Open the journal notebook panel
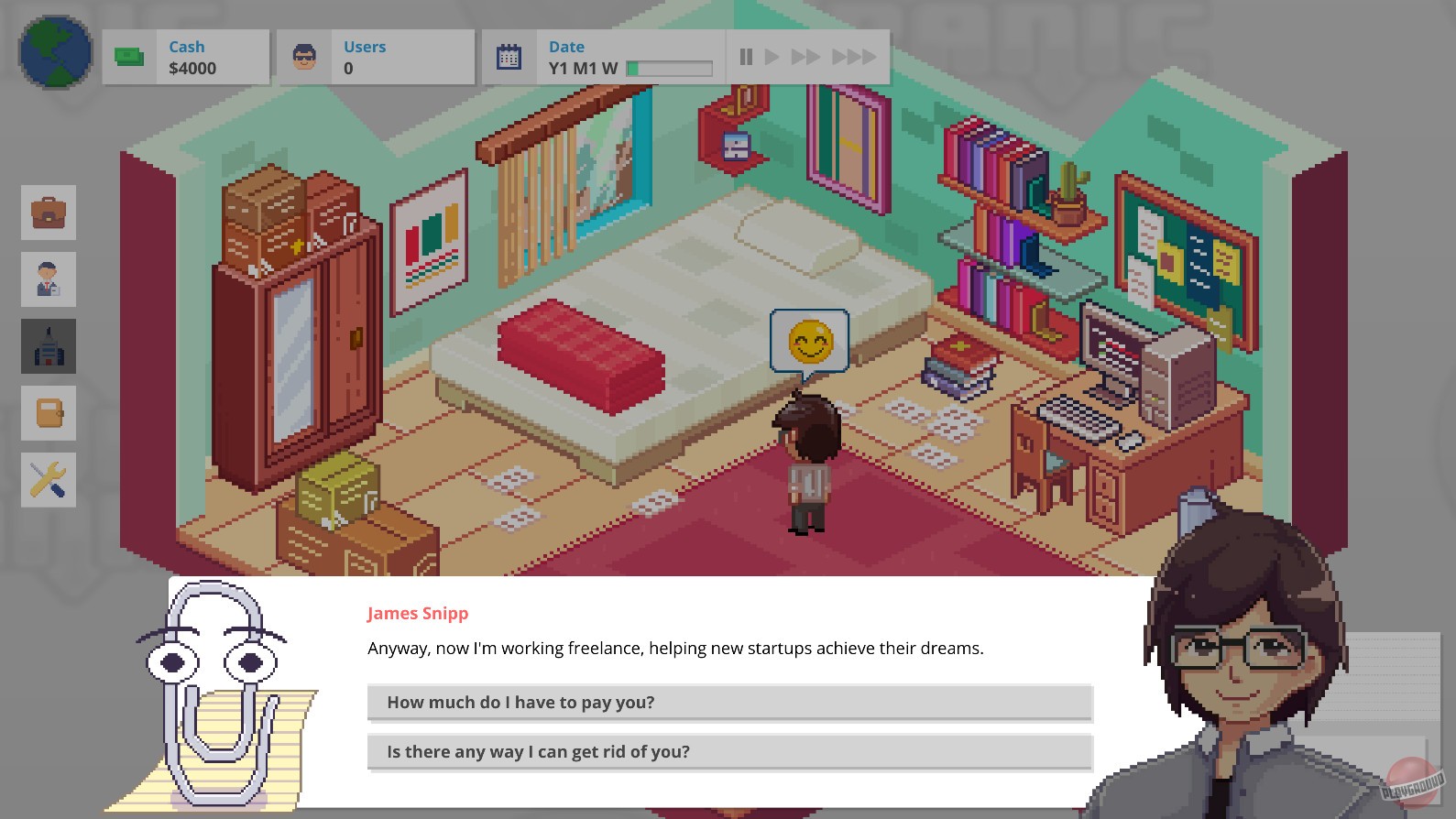This screenshot has height=819, width=1456. click(48, 412)
